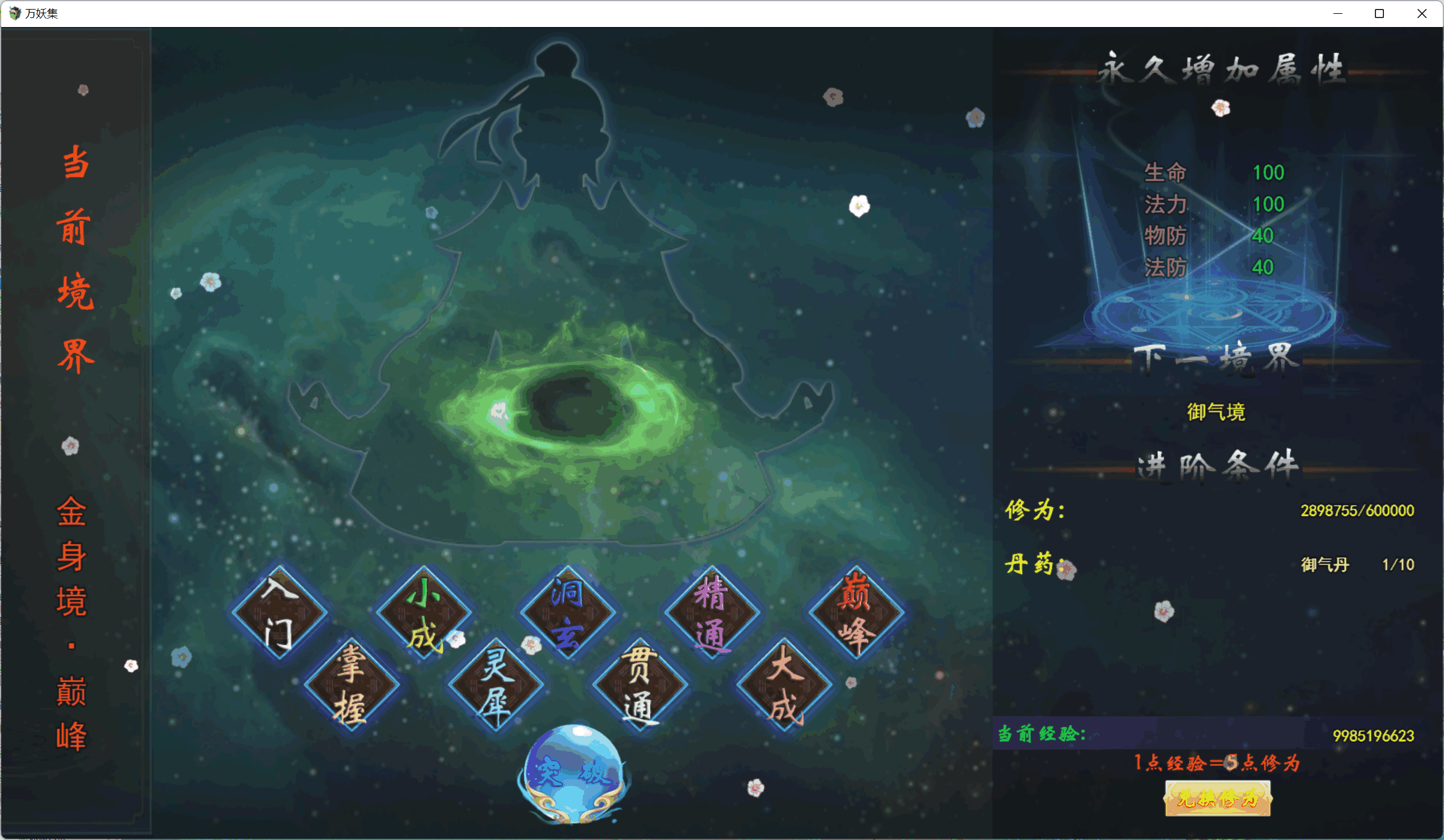The width and height of the screenshot is (1444, 840).
Task: Close the 万妖集 game window
Action: pos(1422,13)
